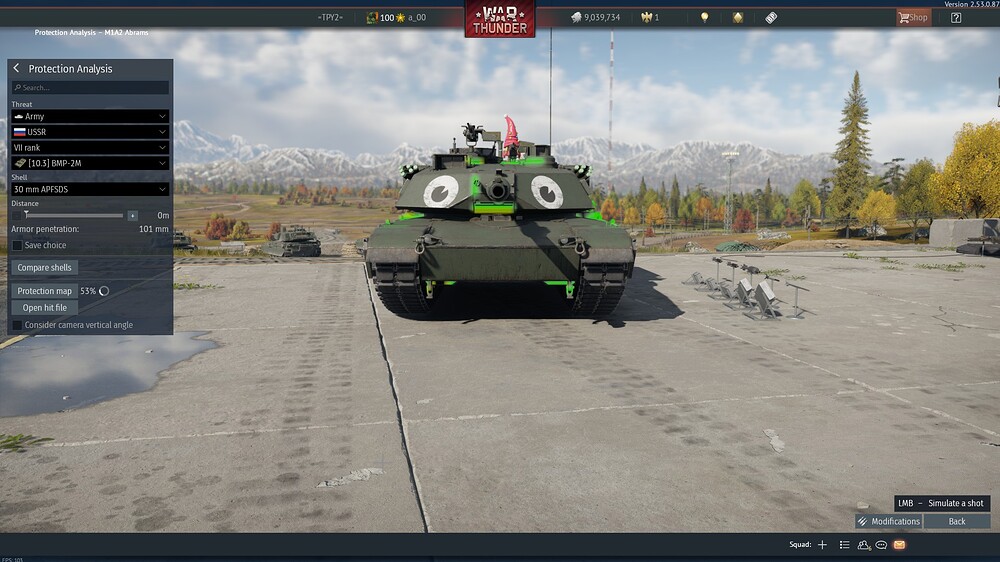Viewport: 1000px width, 562px height.
Task: Open Compare shells
Action: 46,268
